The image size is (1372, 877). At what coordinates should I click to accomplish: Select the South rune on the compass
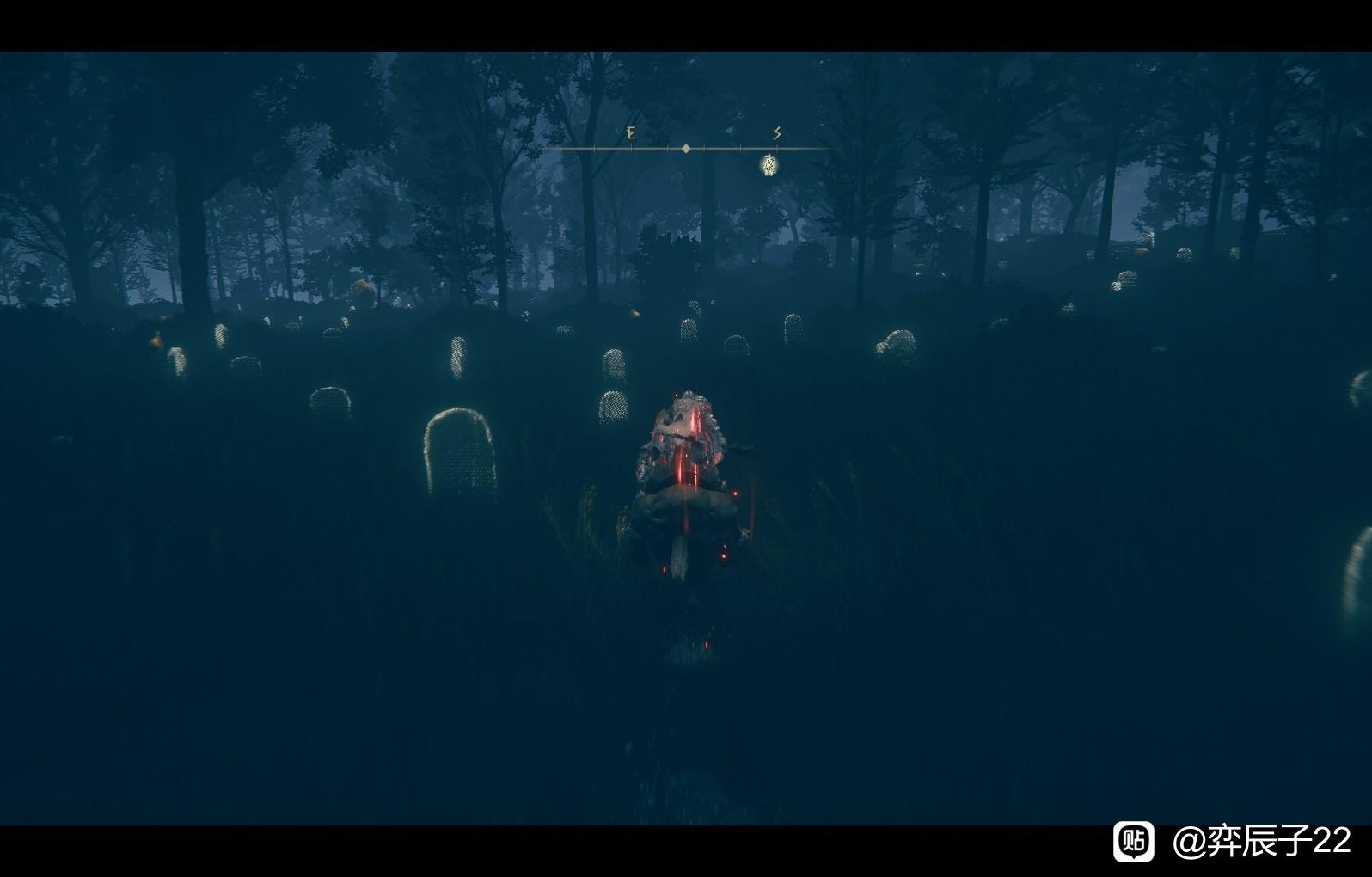[776, 133]
